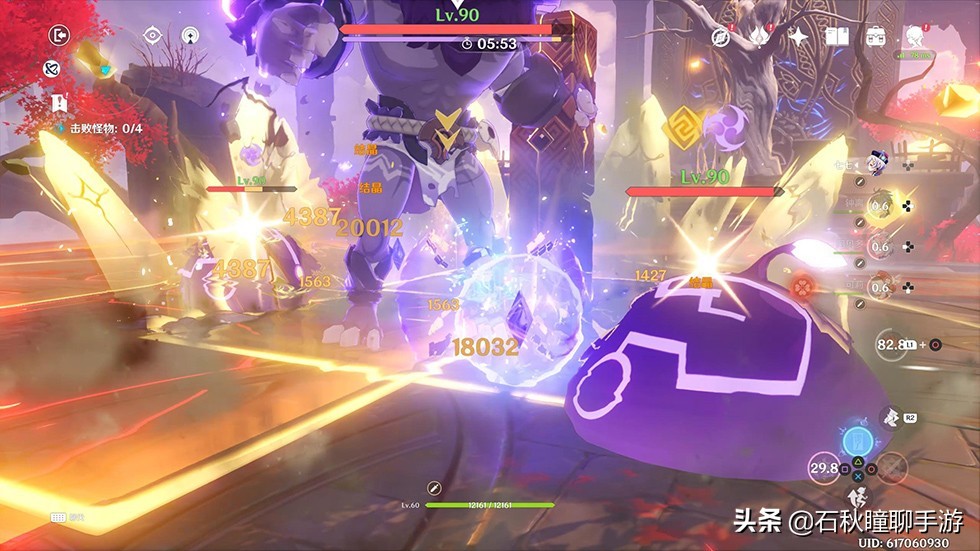
Task: Click the skill icon showing 29.8 cooldown
Action: [826, 468]
